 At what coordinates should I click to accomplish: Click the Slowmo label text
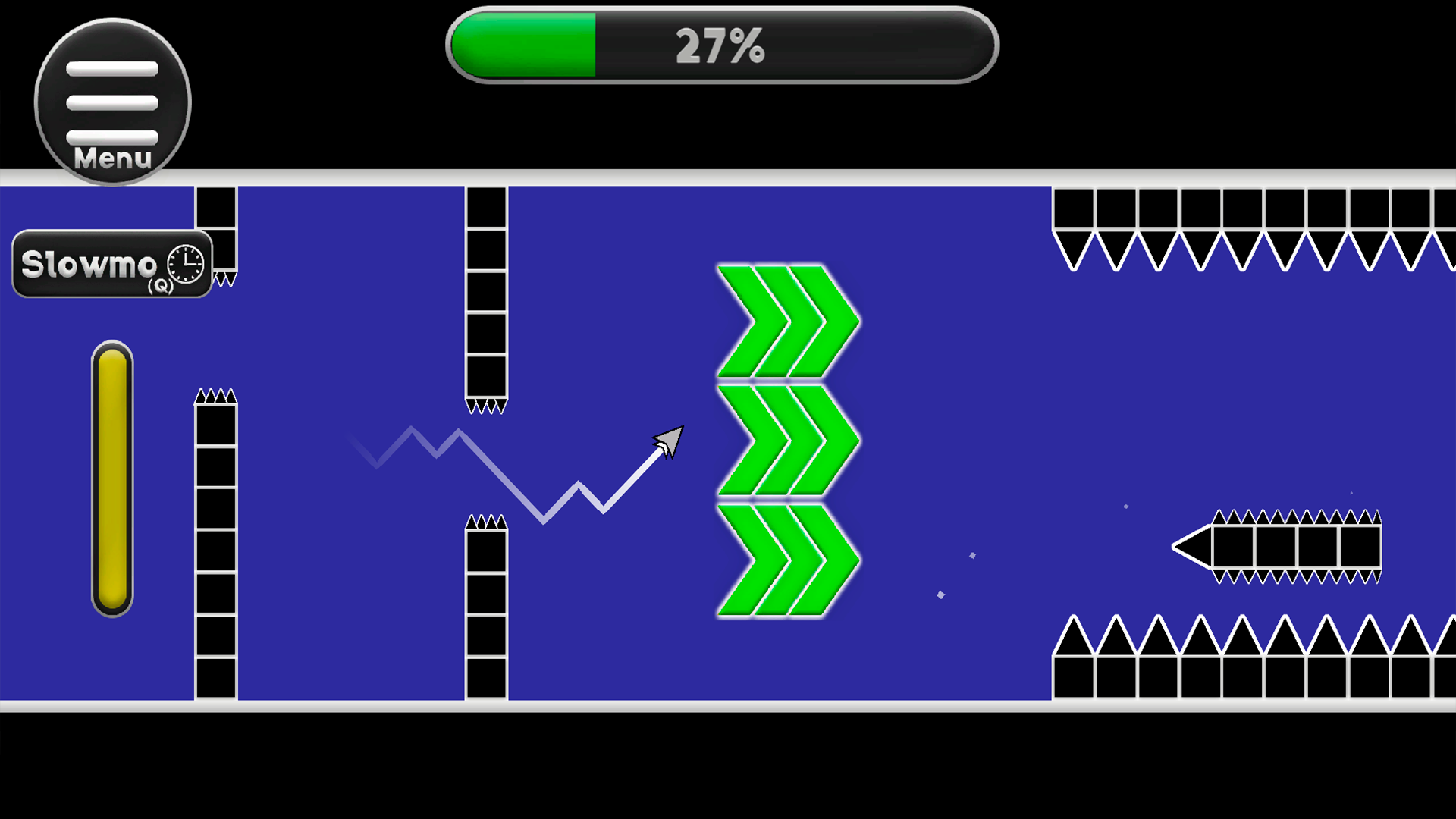tap(91, 264)
